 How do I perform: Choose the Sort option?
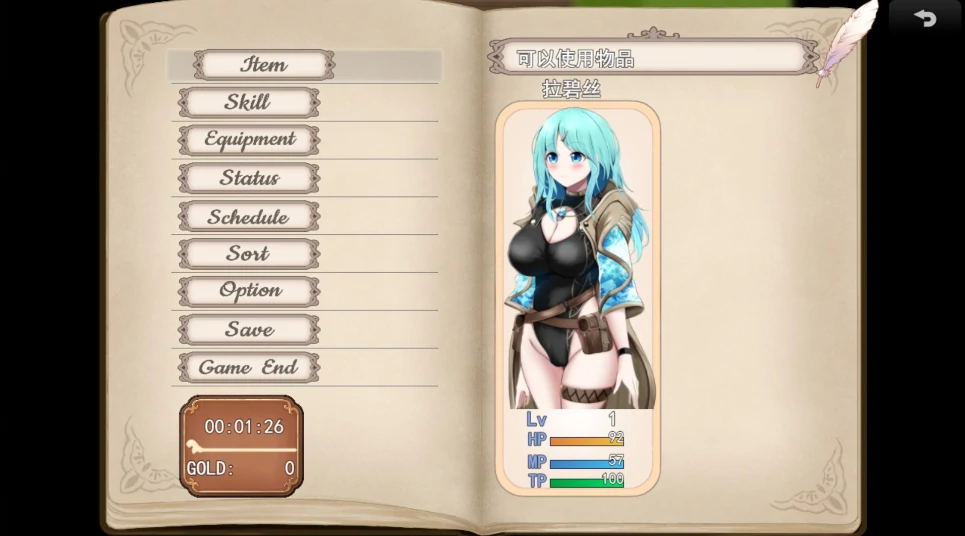click(x=248, y=254)
